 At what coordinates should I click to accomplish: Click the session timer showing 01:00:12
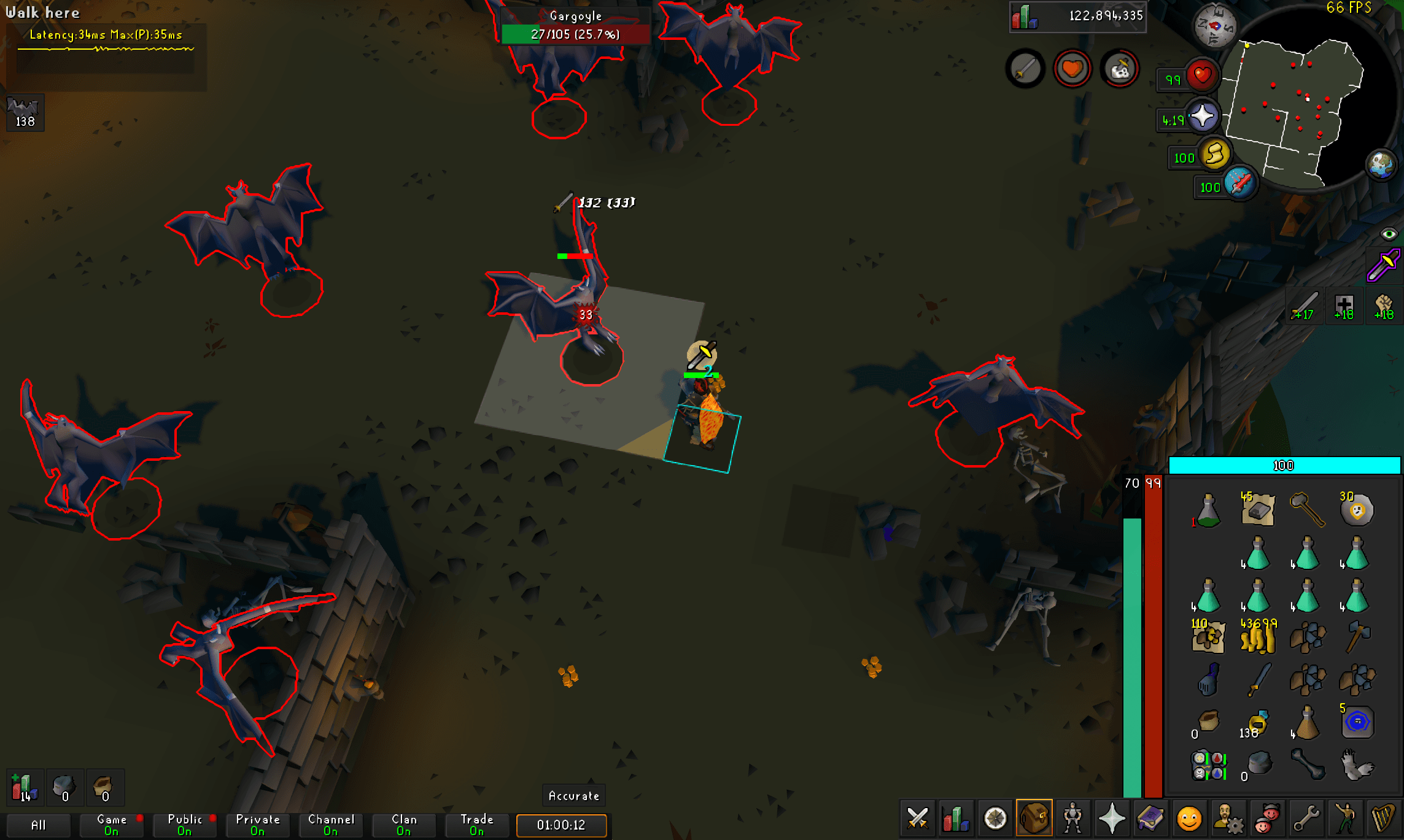pyautogui.click(x=561, y=826)
